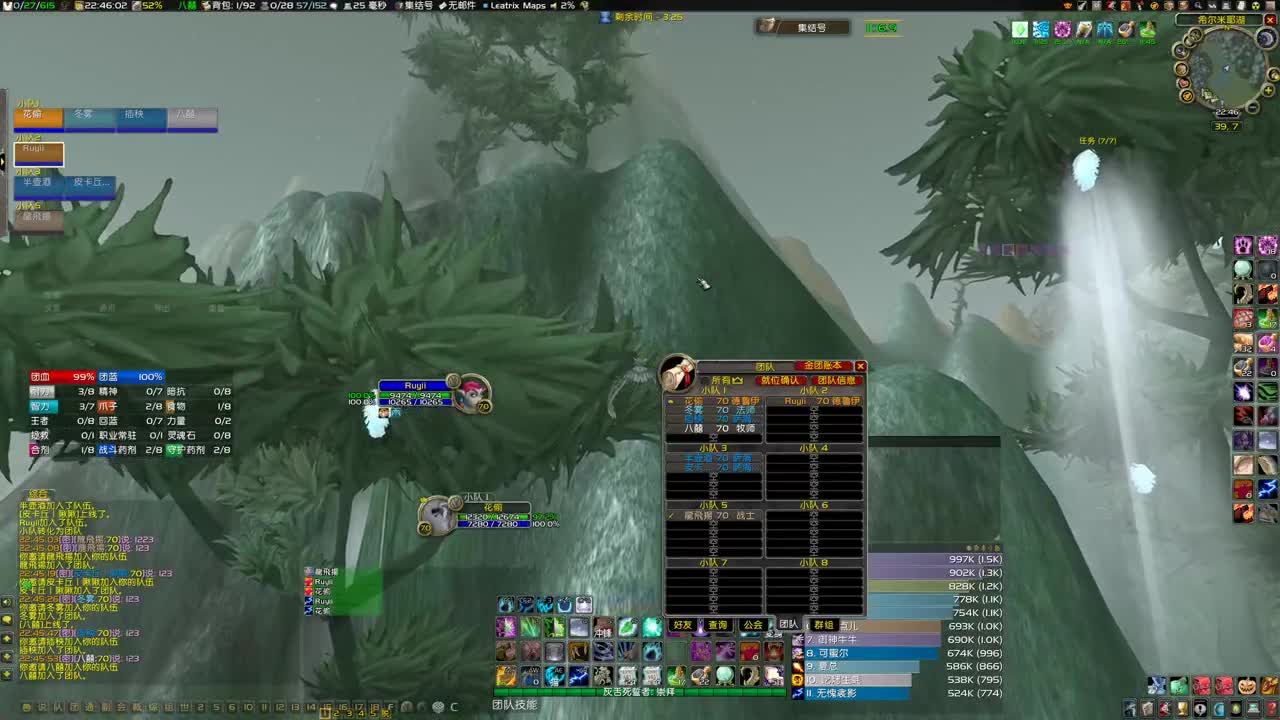Switch to the 公会 (Guild) tab
The image size is (1280, 720).
753,624
